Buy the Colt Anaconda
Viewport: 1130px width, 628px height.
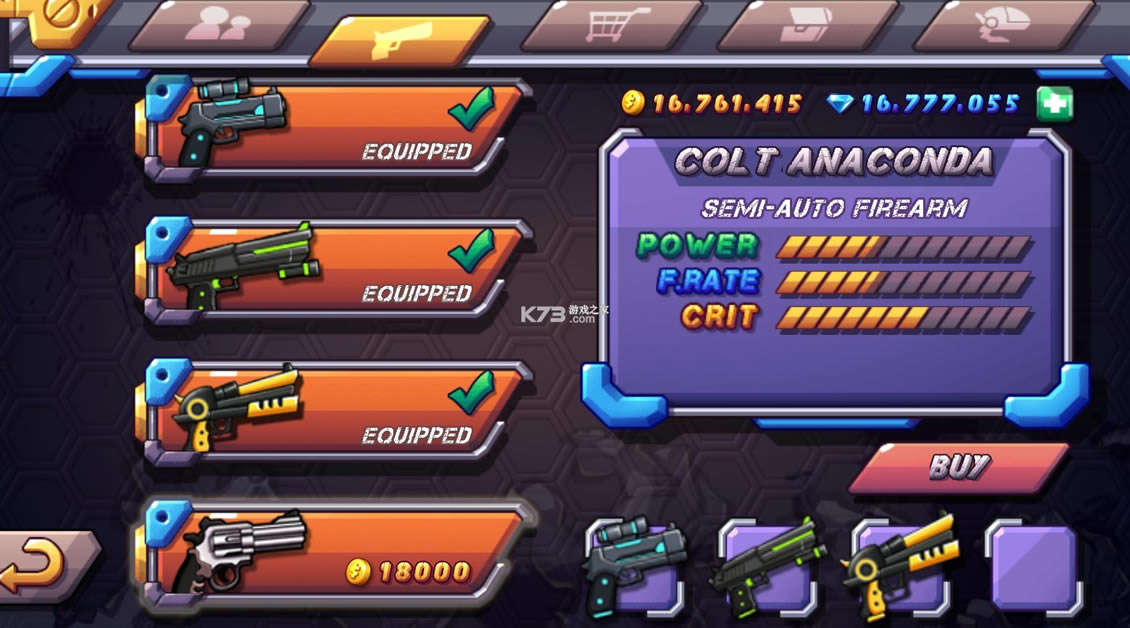(x=958, y=467)
